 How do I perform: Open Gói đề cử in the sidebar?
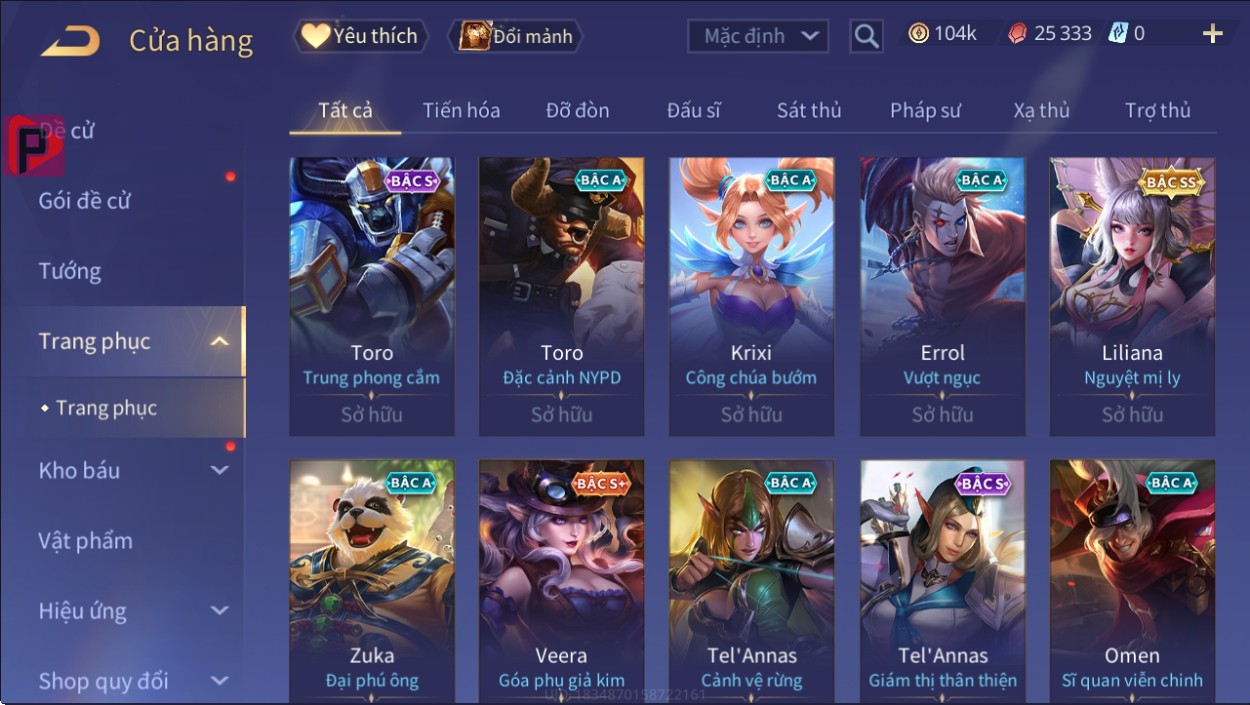pos(85,201)
